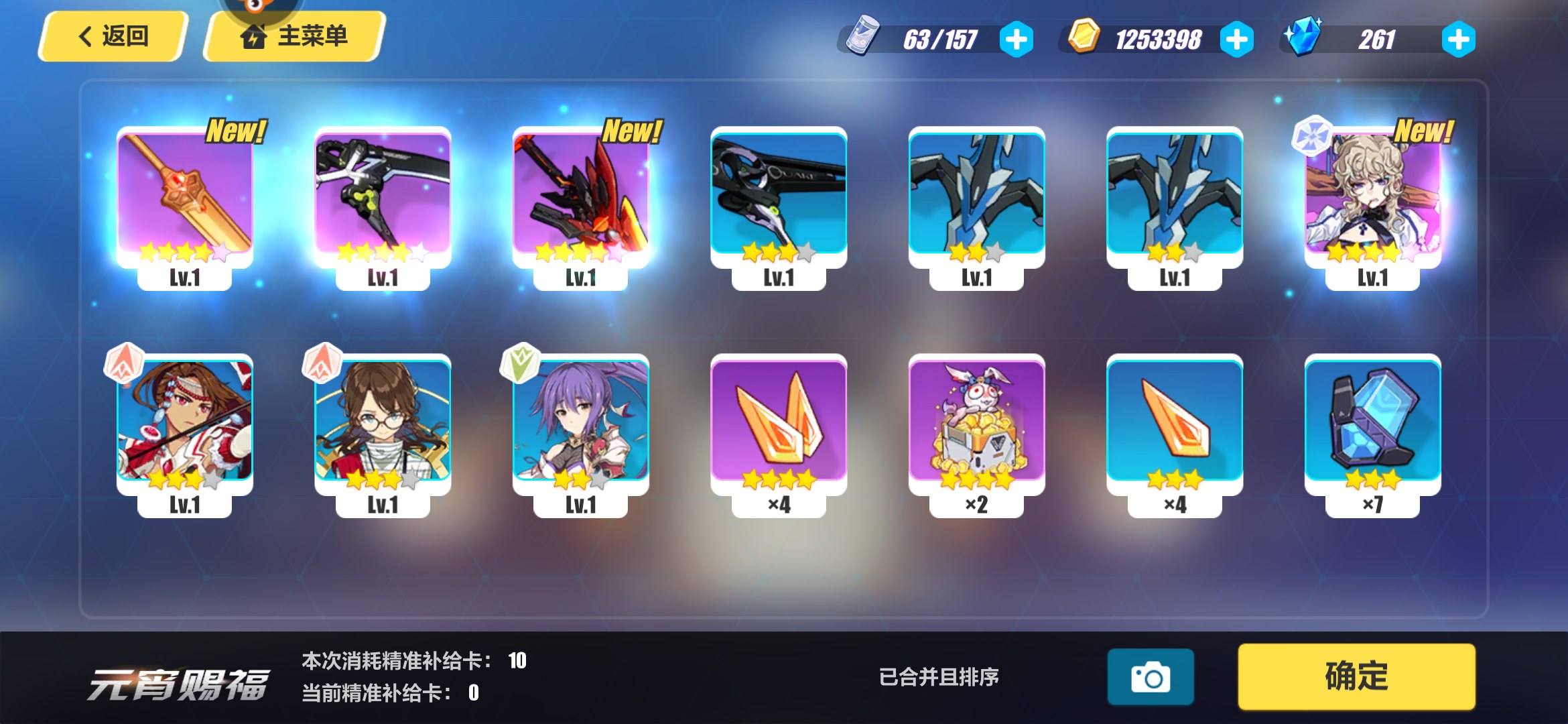
Task: Open the 主菜单 main menu
Action: pos(295,36)
